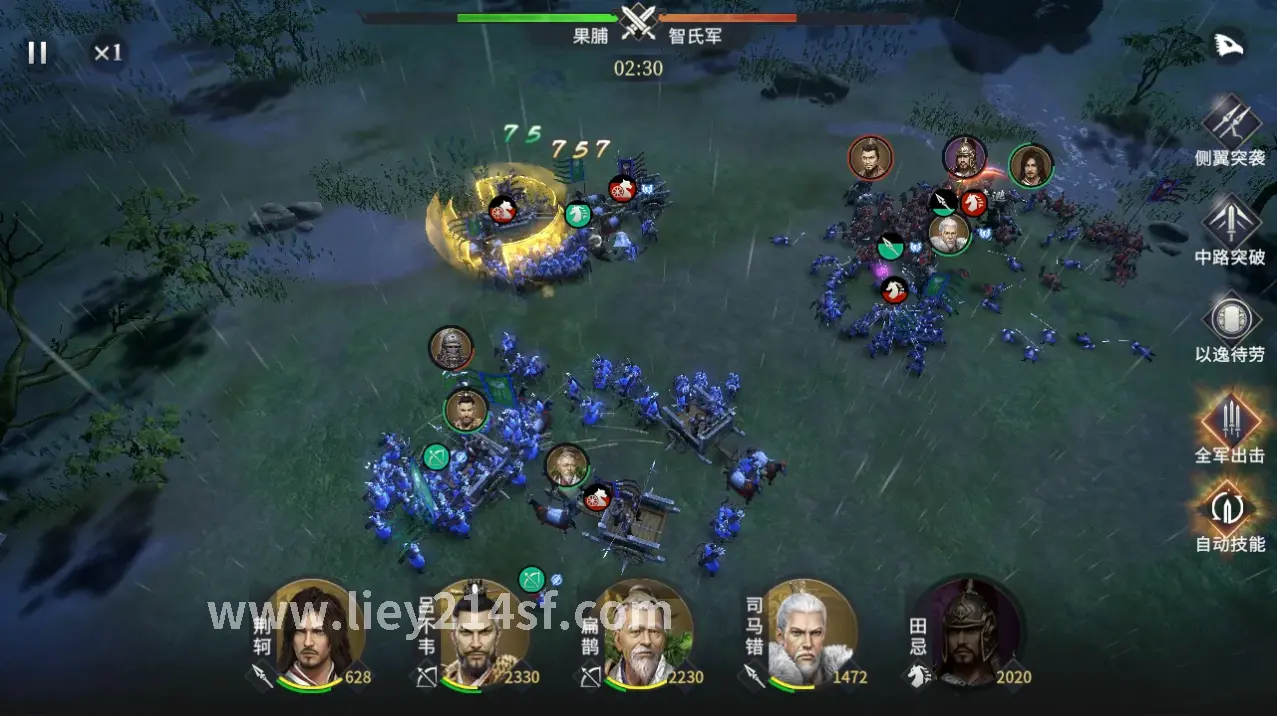Select general 吕不韦's portrait
Screen dimensions: 1277x716
pyautogui.click(x=479, y=632)
